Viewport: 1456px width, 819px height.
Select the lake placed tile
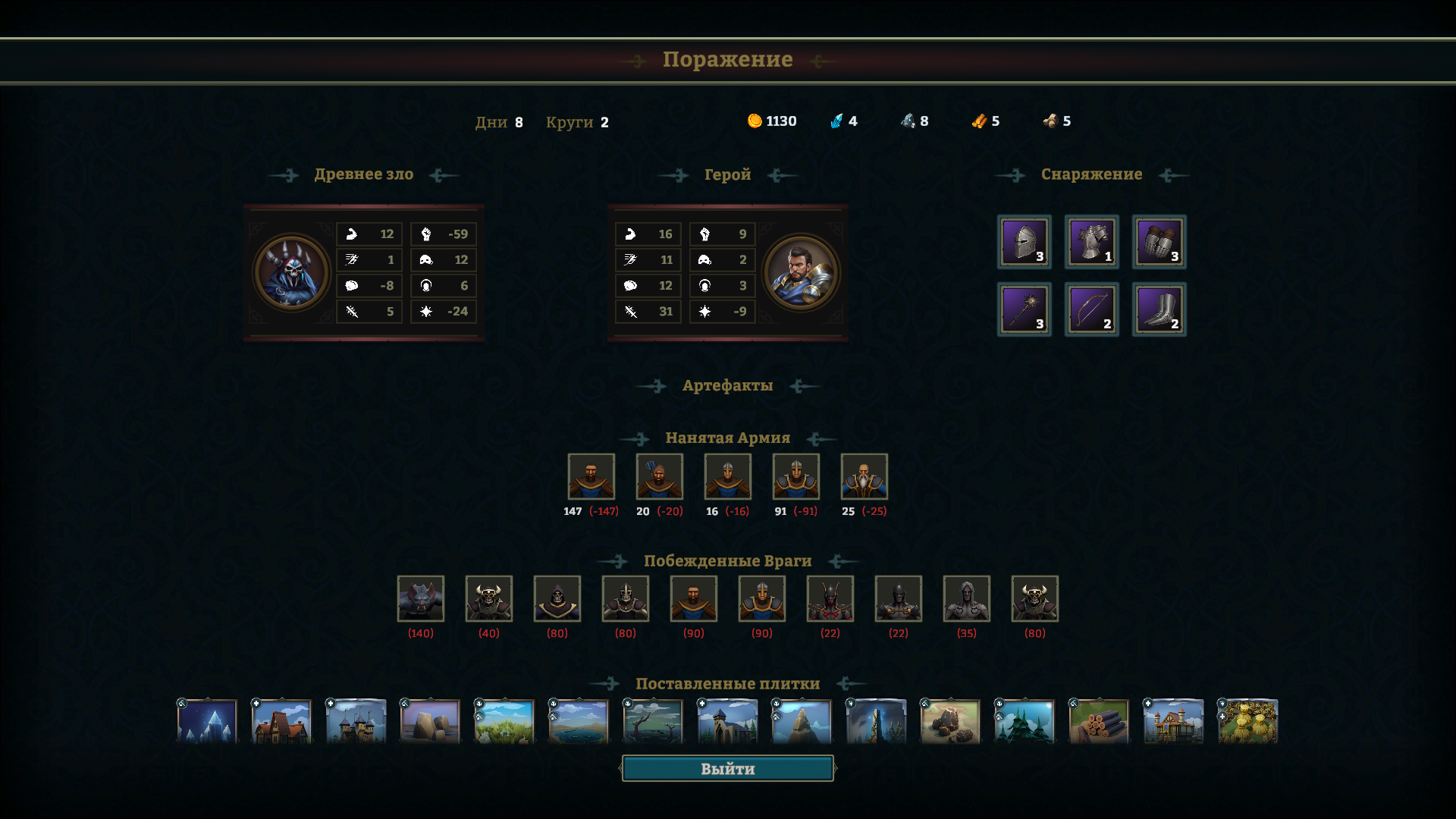click(x=579, y=721)
